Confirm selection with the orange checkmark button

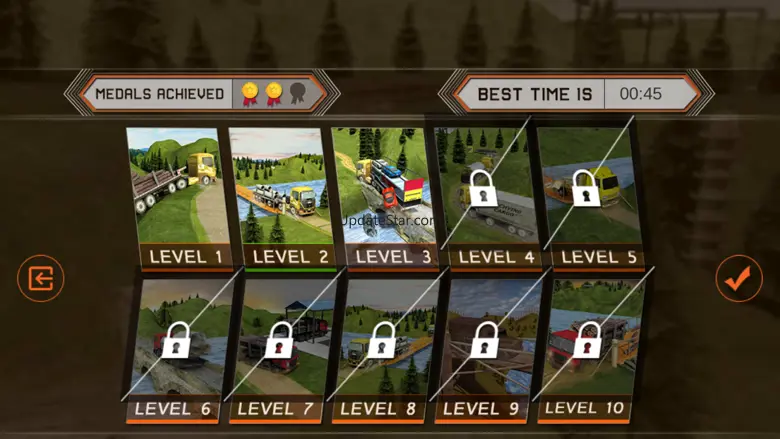[739, 279]
